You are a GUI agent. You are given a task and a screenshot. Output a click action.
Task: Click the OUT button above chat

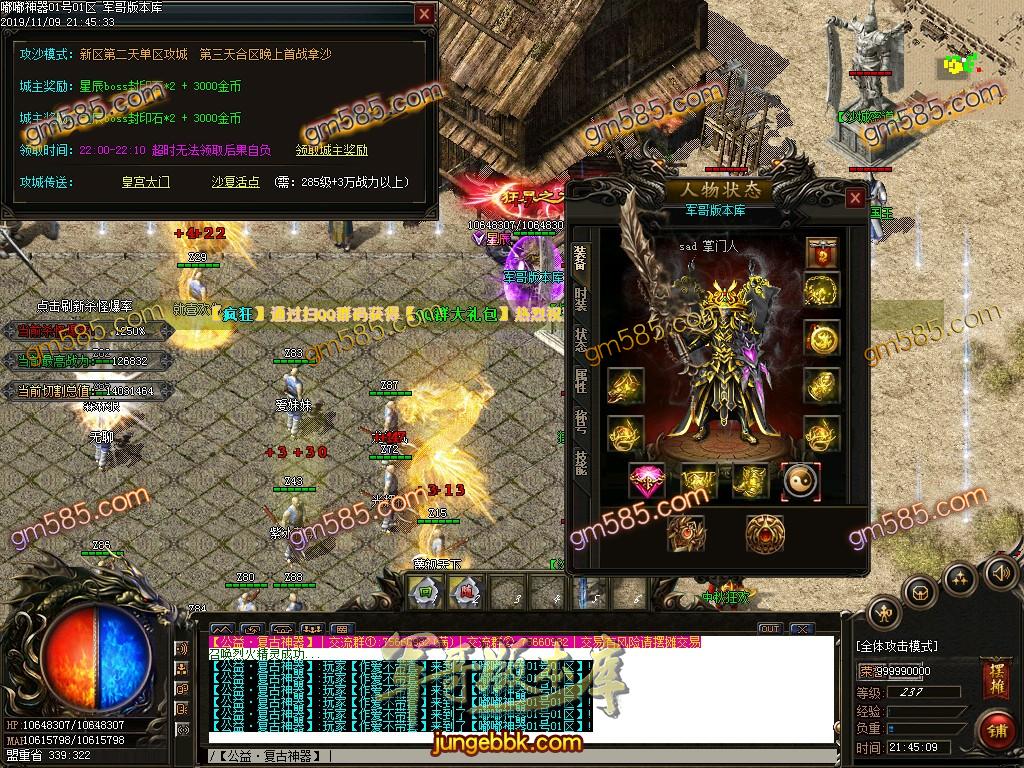click(769, 629)
